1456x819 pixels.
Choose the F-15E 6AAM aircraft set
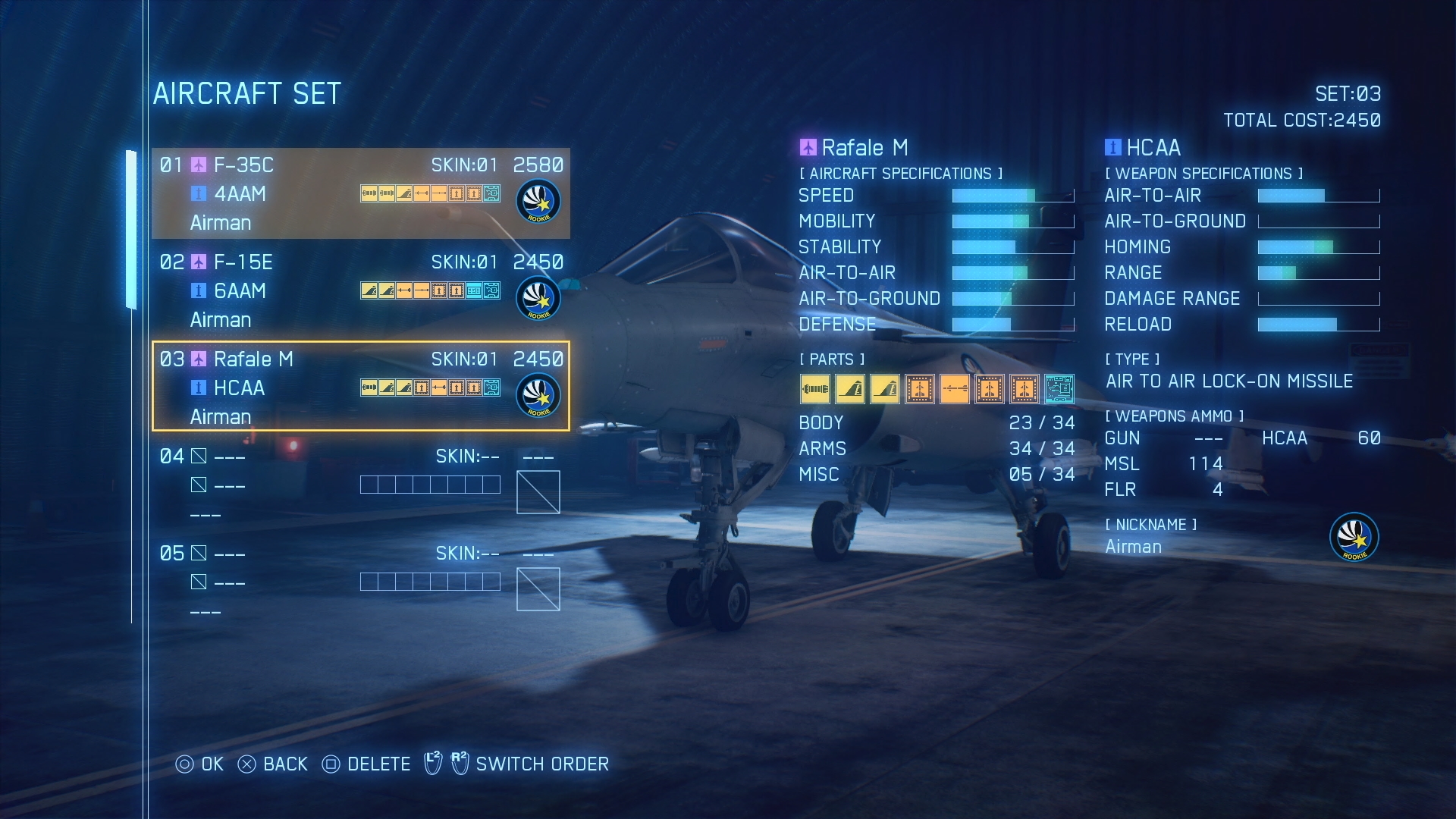click(x=360, y=290)
